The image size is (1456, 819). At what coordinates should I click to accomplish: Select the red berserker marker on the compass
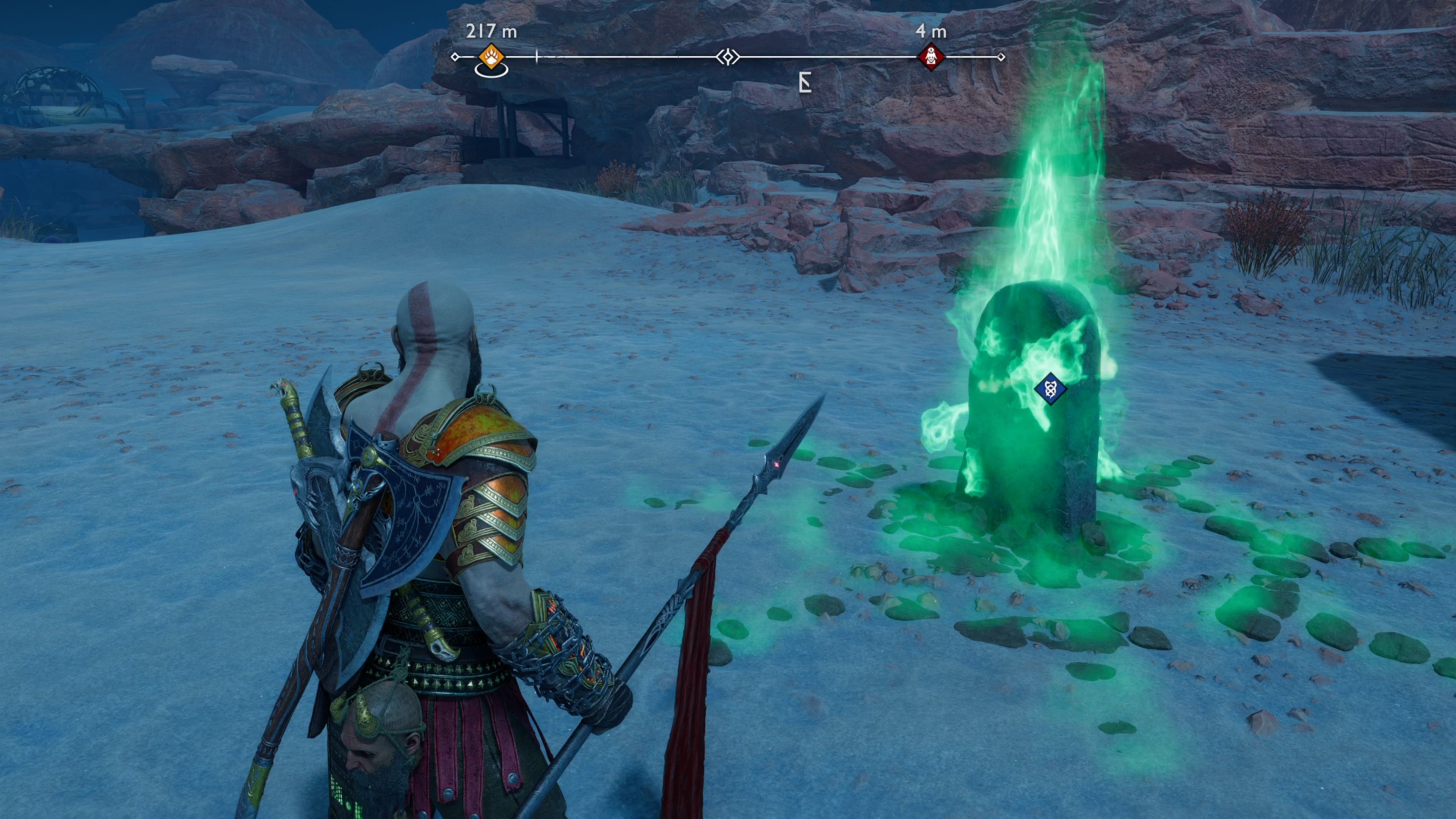[x=930, y=56]
